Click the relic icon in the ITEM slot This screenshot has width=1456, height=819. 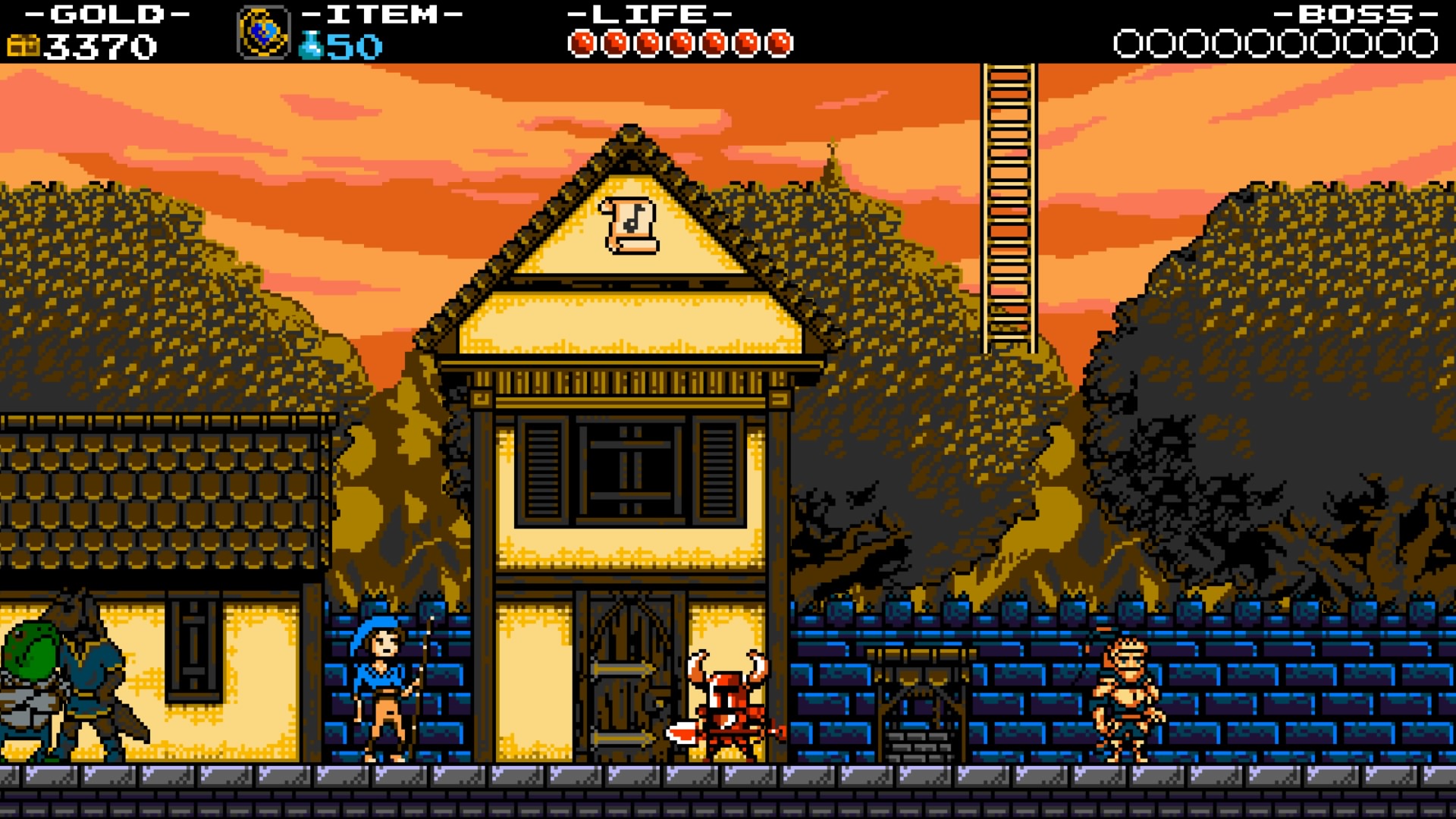point(264,32)
